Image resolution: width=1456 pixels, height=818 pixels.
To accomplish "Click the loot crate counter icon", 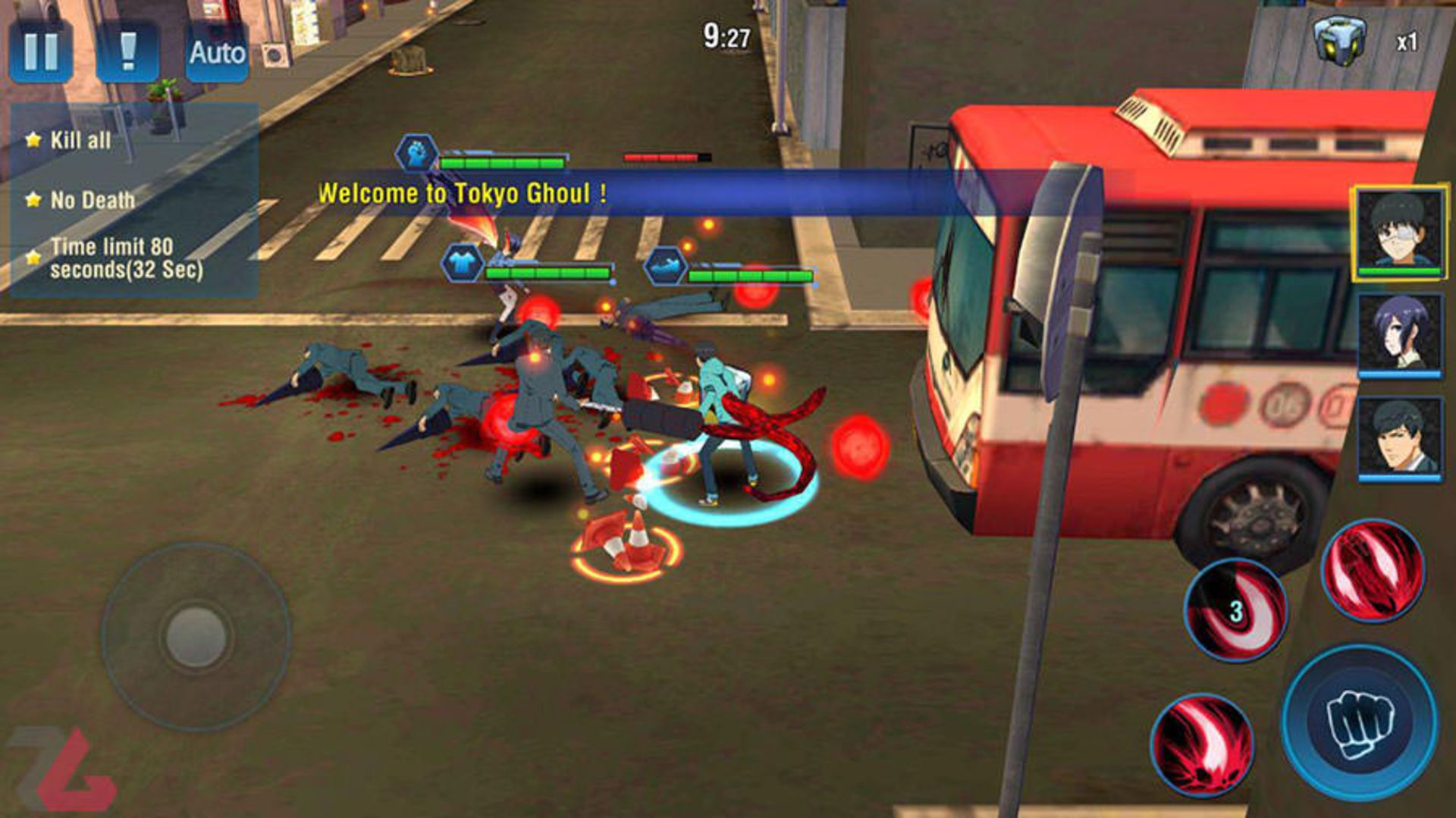I will coord(1340,39).
